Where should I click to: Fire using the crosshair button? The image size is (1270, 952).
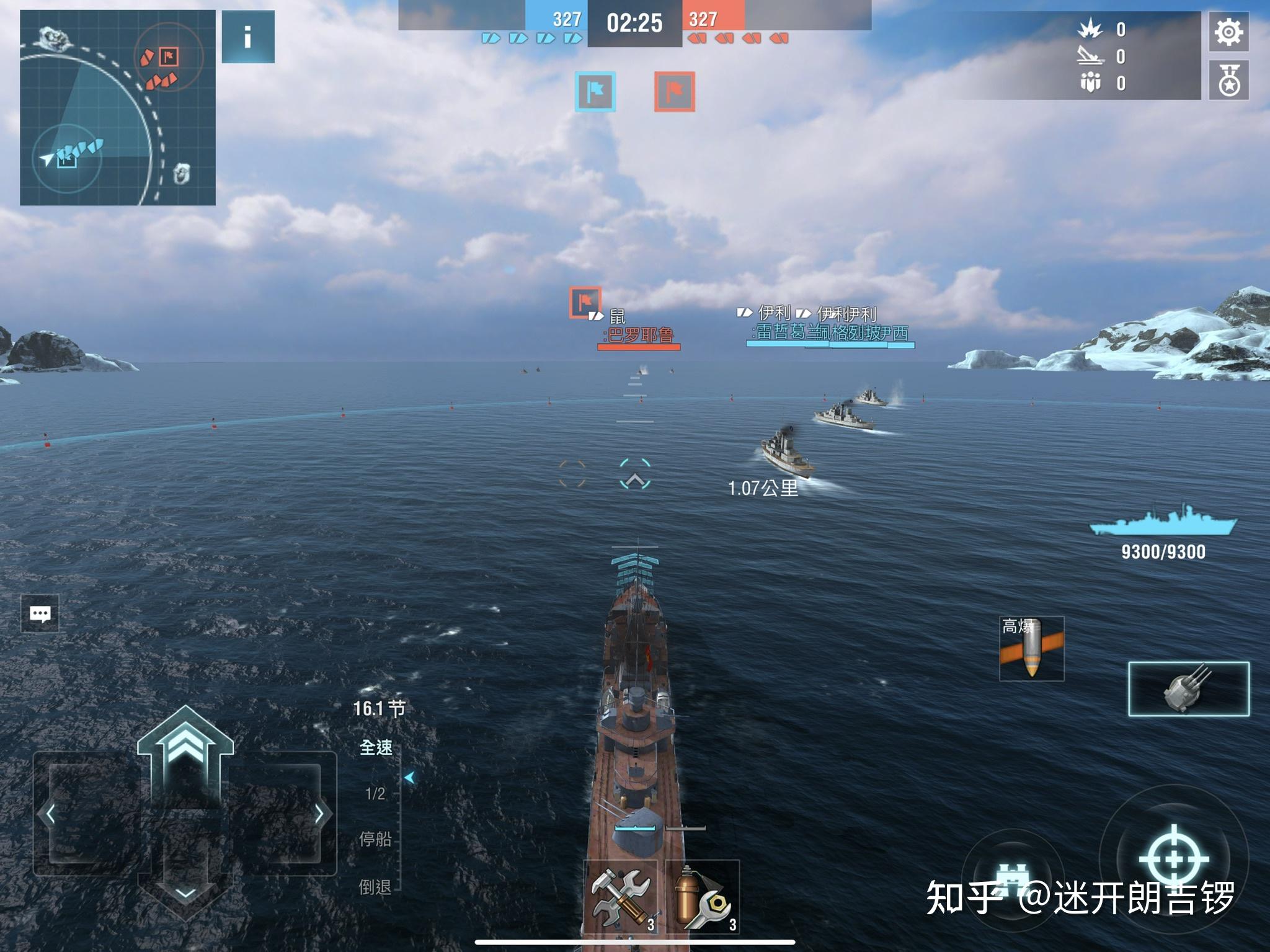coord(1174,859)
